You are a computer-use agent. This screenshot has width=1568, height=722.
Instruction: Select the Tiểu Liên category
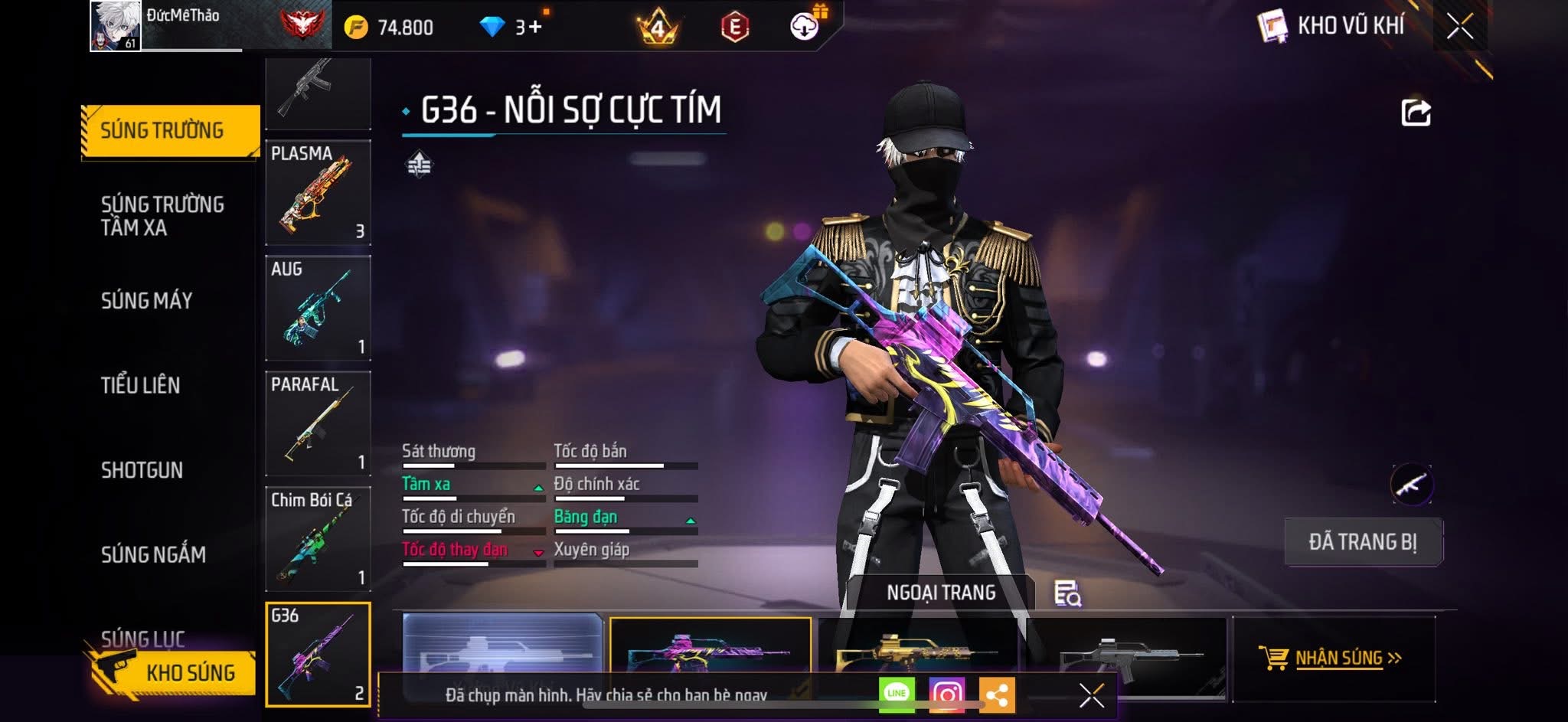[x=141, y=385]
